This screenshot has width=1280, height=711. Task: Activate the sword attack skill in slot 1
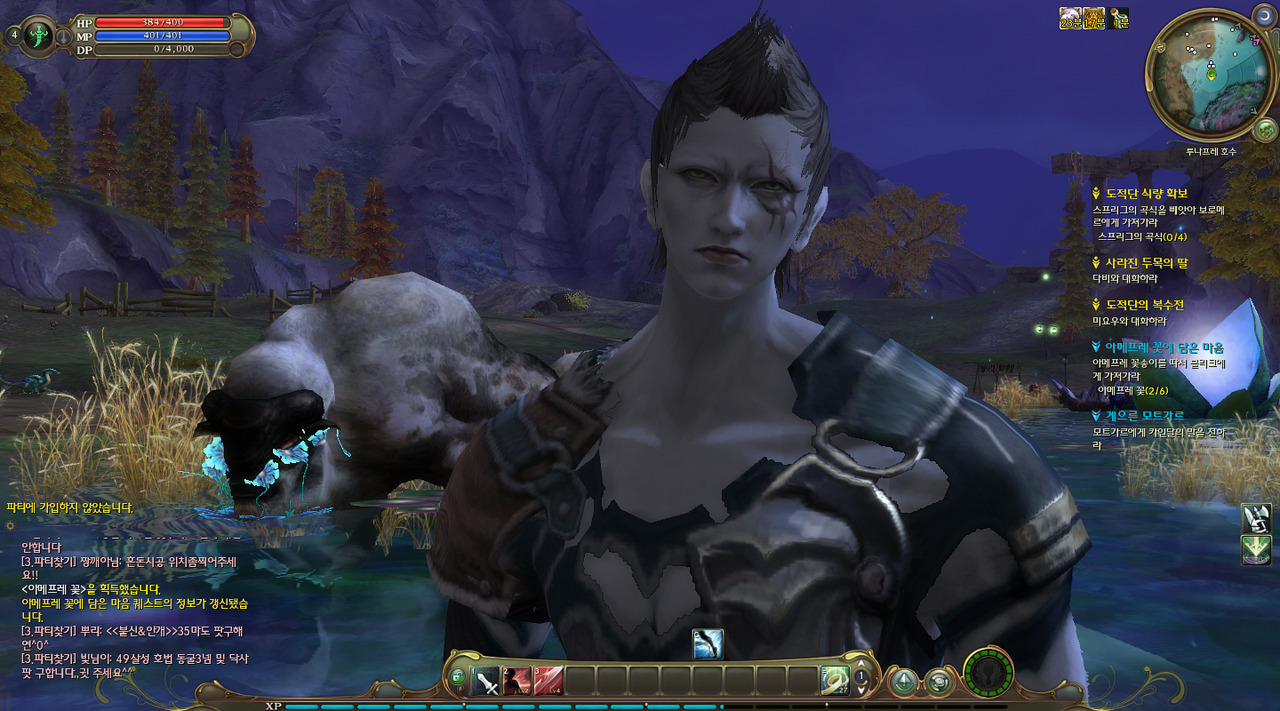(487, 681)
